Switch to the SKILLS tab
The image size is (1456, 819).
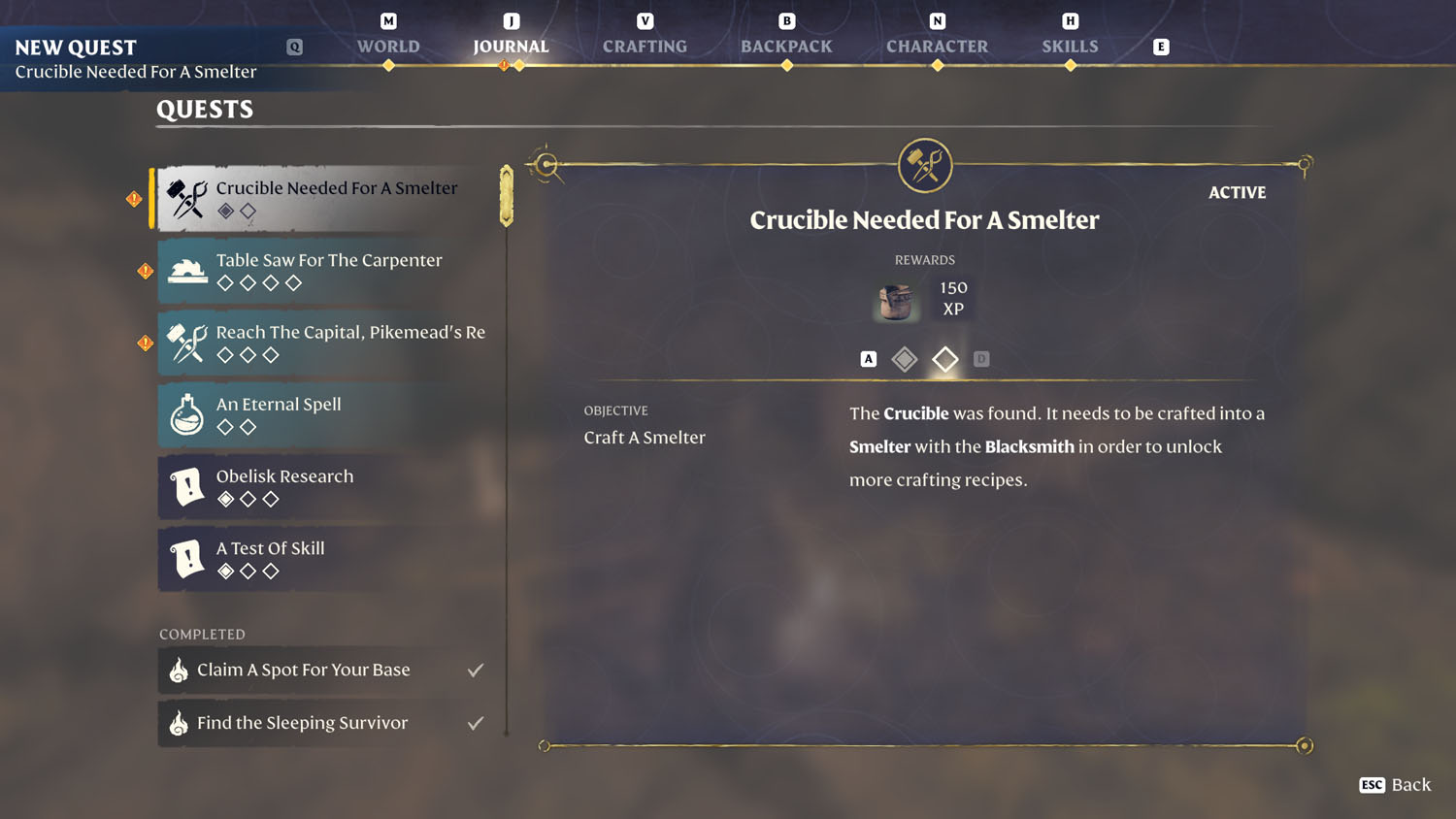pos(1070,46)
